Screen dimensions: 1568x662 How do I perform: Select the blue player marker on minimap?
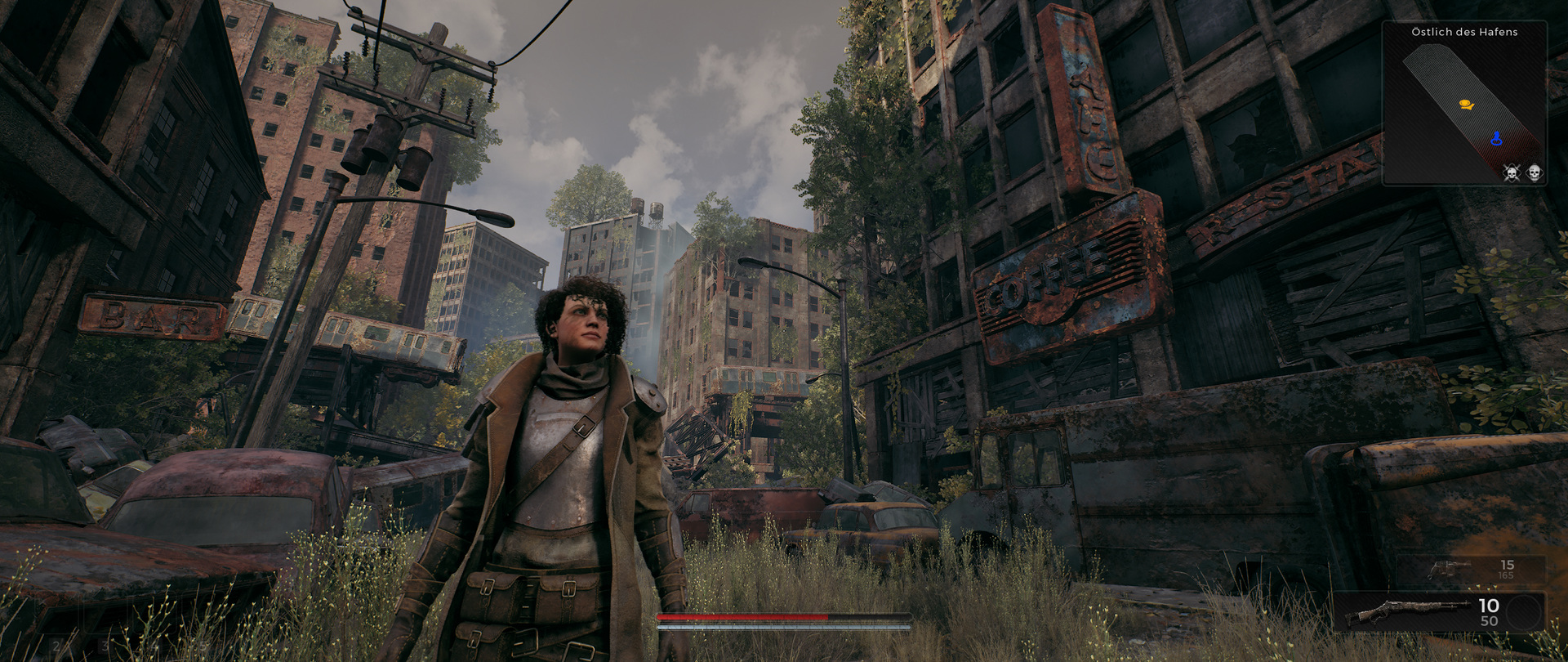coord(1496,139)
